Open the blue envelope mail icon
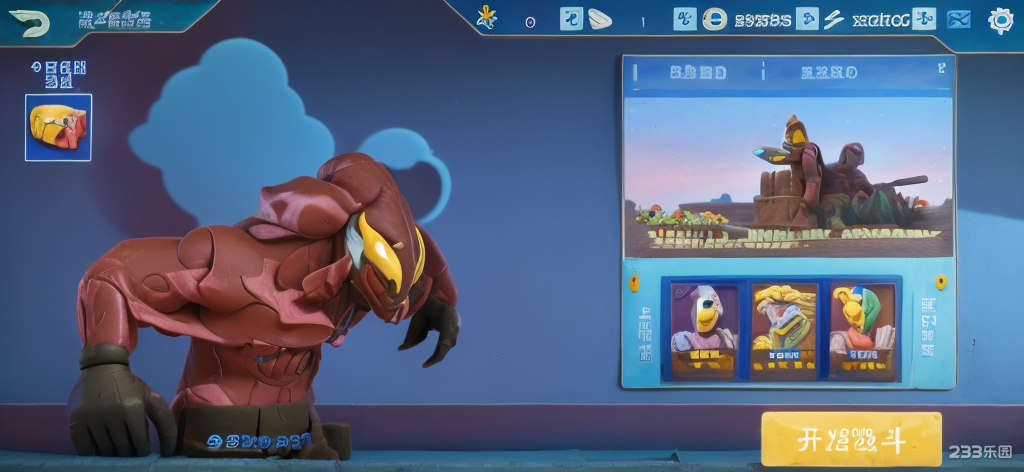The image size is (1024, 472). [958, 19]
